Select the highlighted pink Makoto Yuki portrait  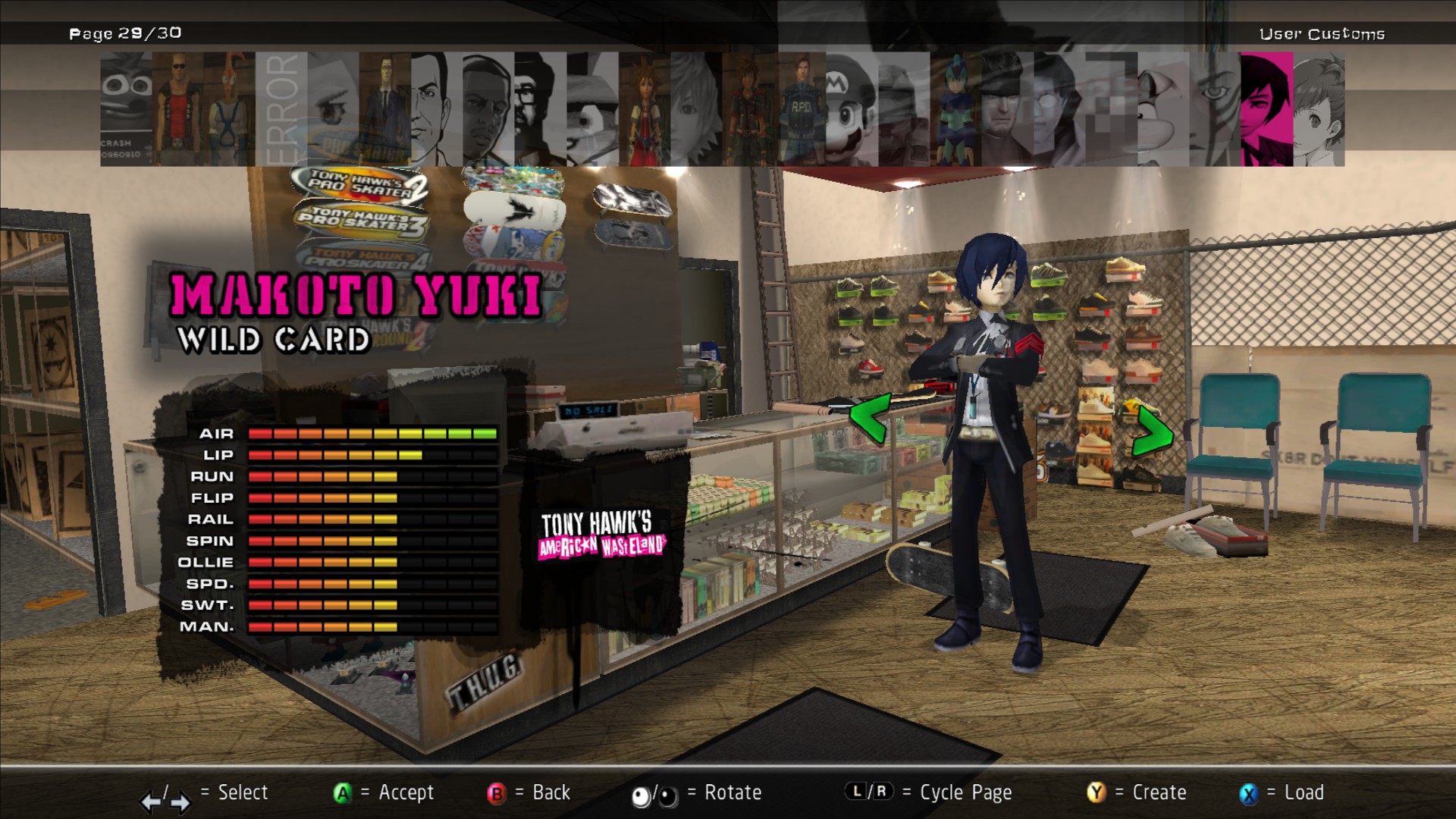[x=1266, y=109]
